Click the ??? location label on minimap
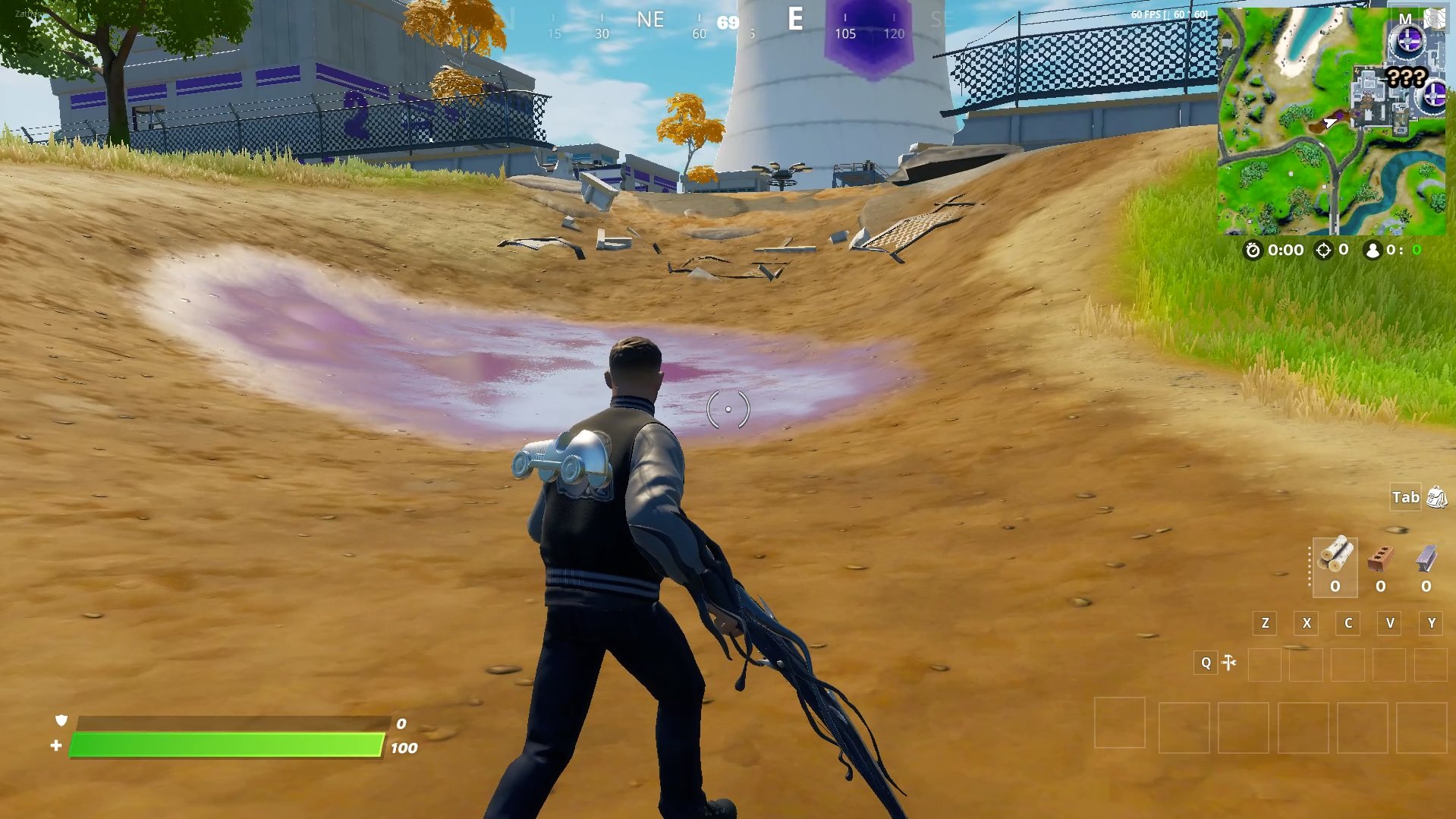Viewport: 1456px width, 819px height. (x=1404, y=76)
